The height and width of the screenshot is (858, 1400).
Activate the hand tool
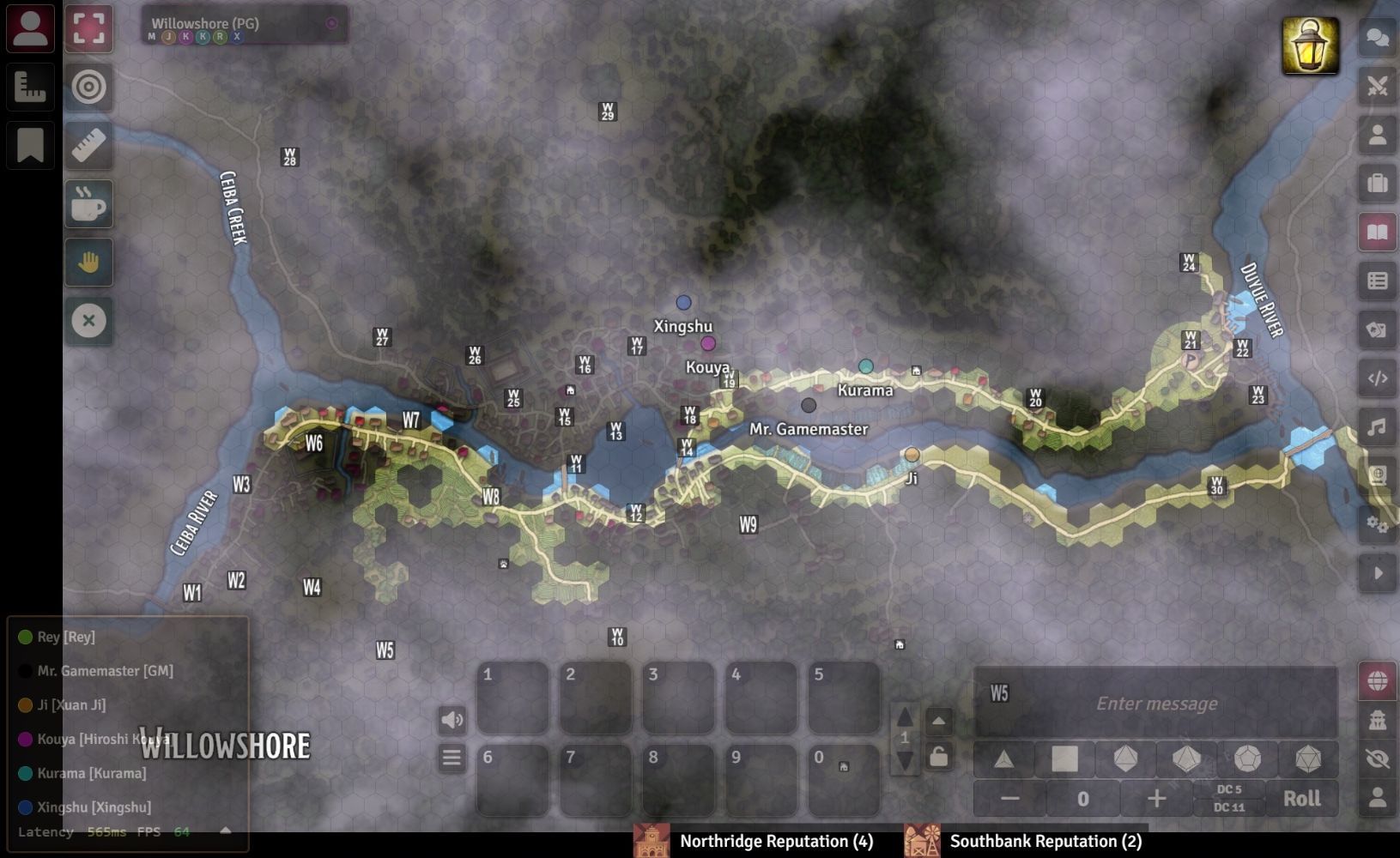[x=88, y=263]
